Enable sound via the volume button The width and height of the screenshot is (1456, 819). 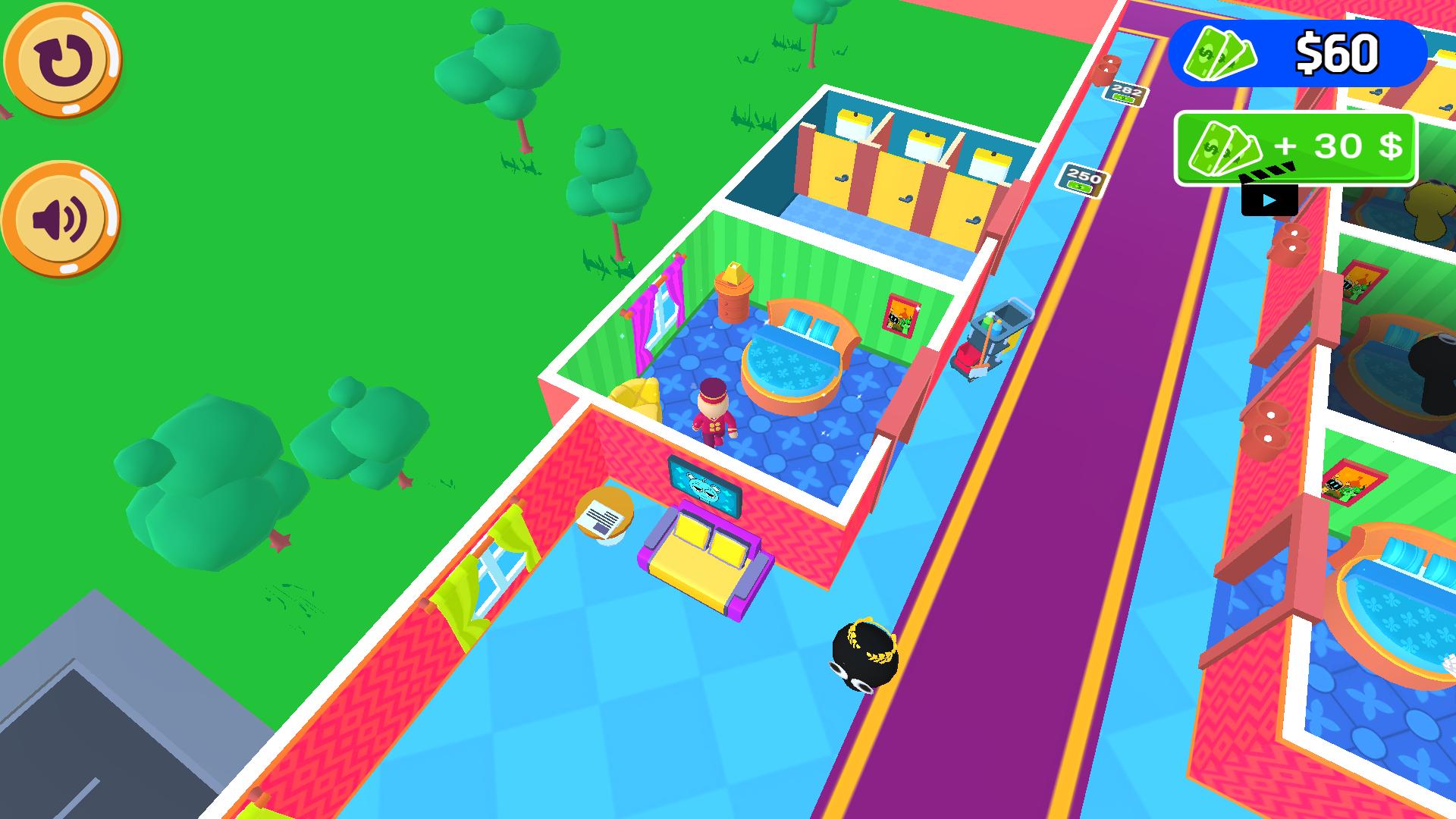point(59,216)
